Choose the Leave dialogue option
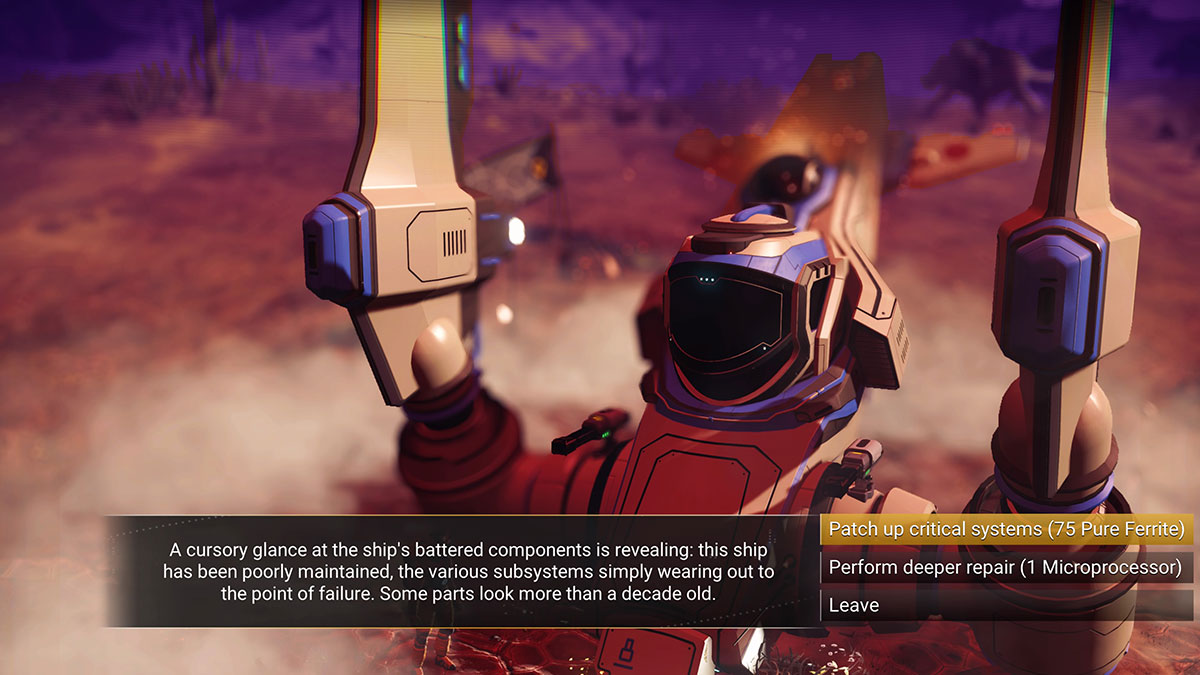Viewport: 1200px width, 675px height. coord(1006,605)
